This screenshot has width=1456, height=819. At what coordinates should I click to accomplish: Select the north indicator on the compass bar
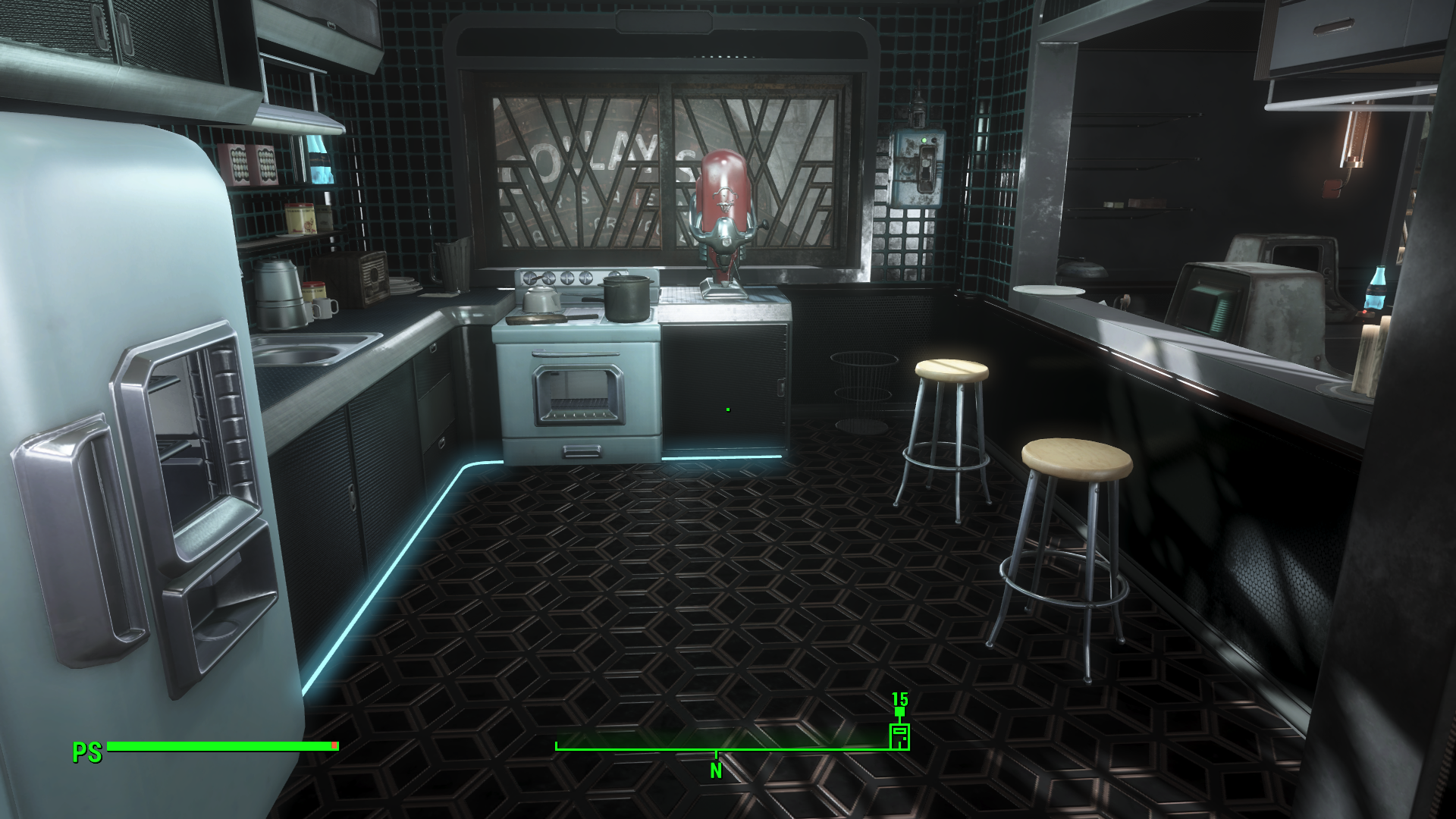click(x=716, y=770)
